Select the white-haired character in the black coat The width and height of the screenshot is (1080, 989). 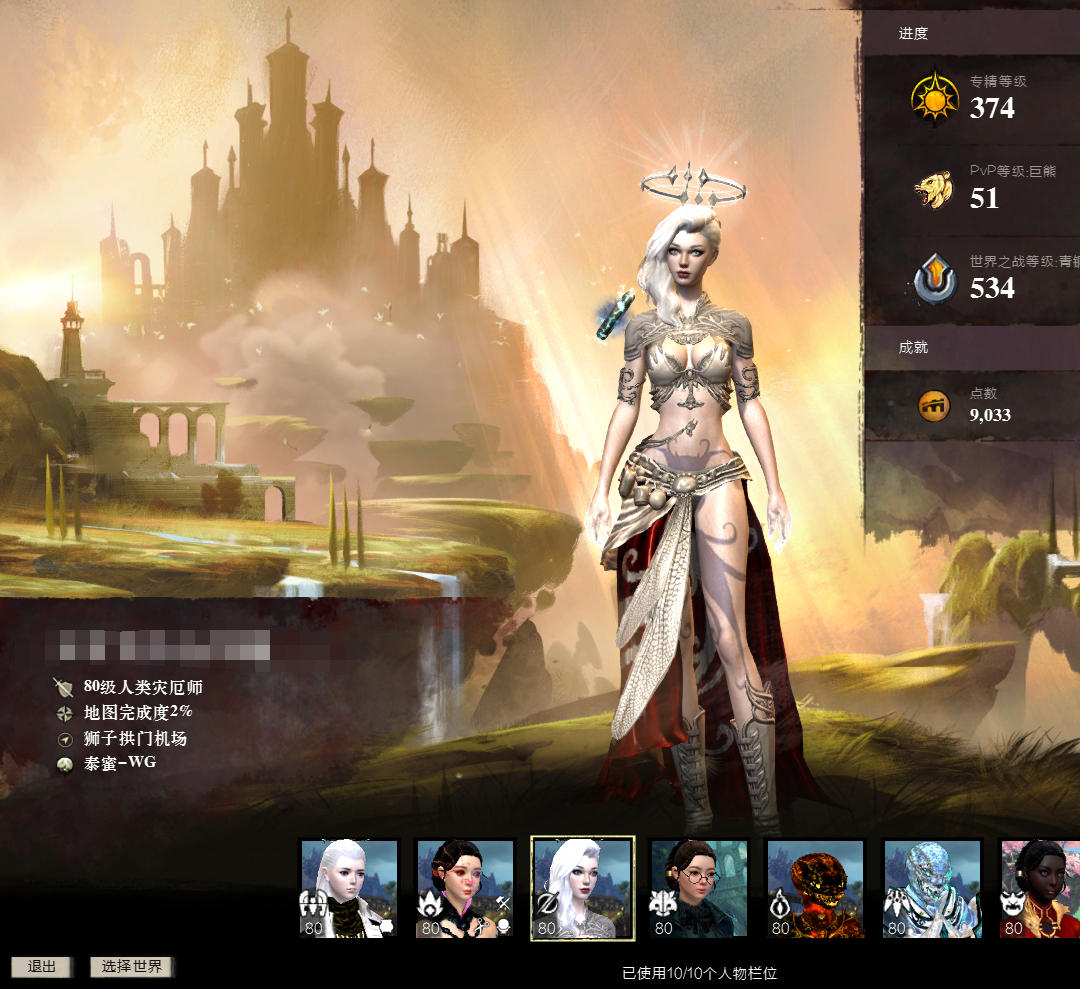coord(349,888)
